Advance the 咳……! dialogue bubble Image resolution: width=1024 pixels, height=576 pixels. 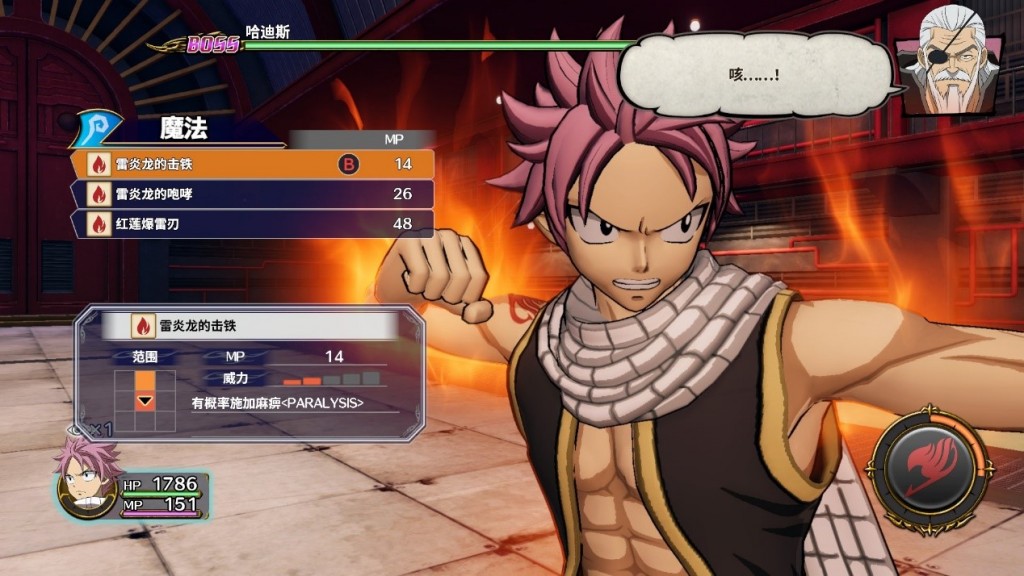click(x=755, y=75)
